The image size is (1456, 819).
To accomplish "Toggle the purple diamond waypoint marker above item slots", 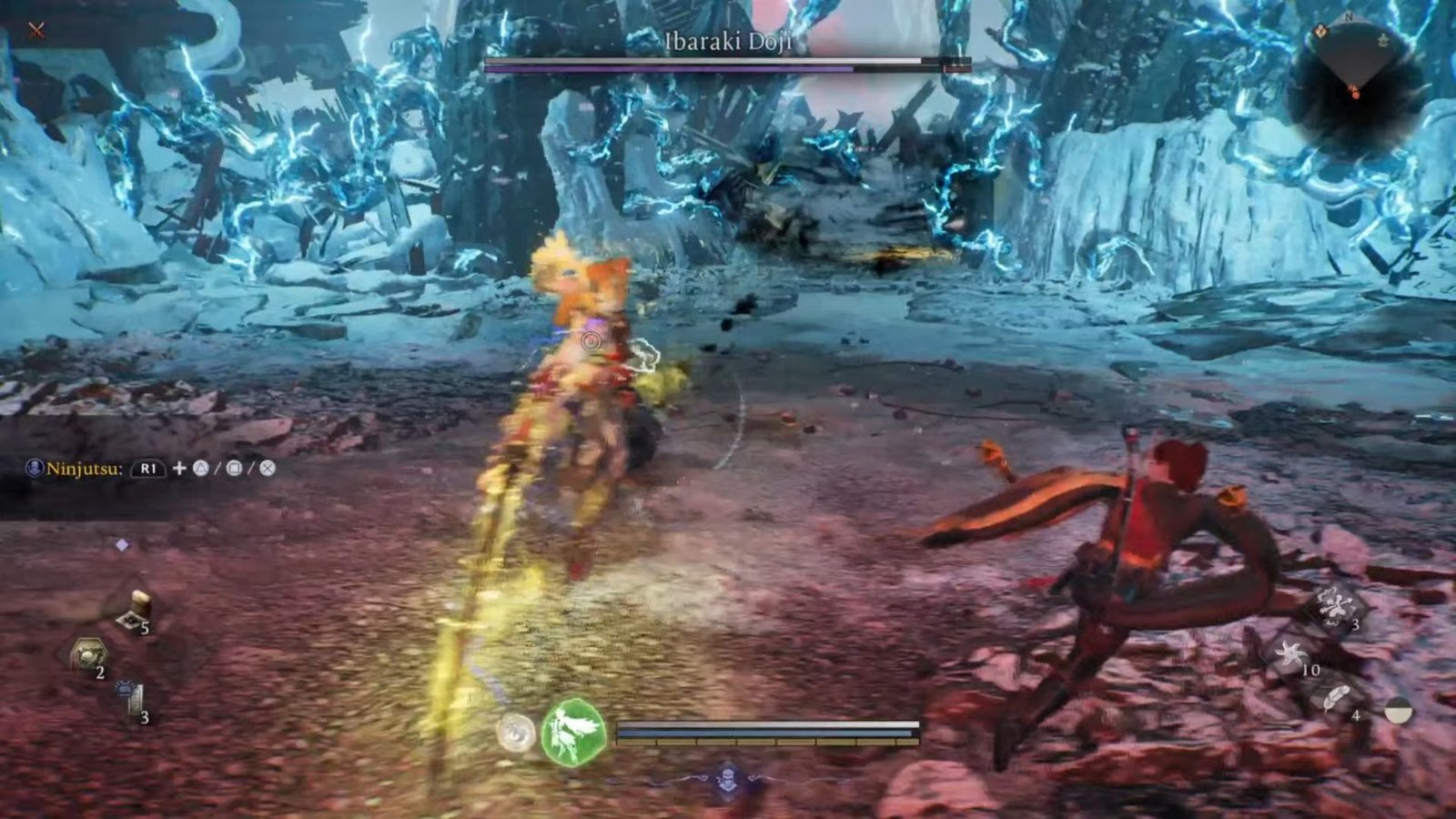I will tap(123, 544).
